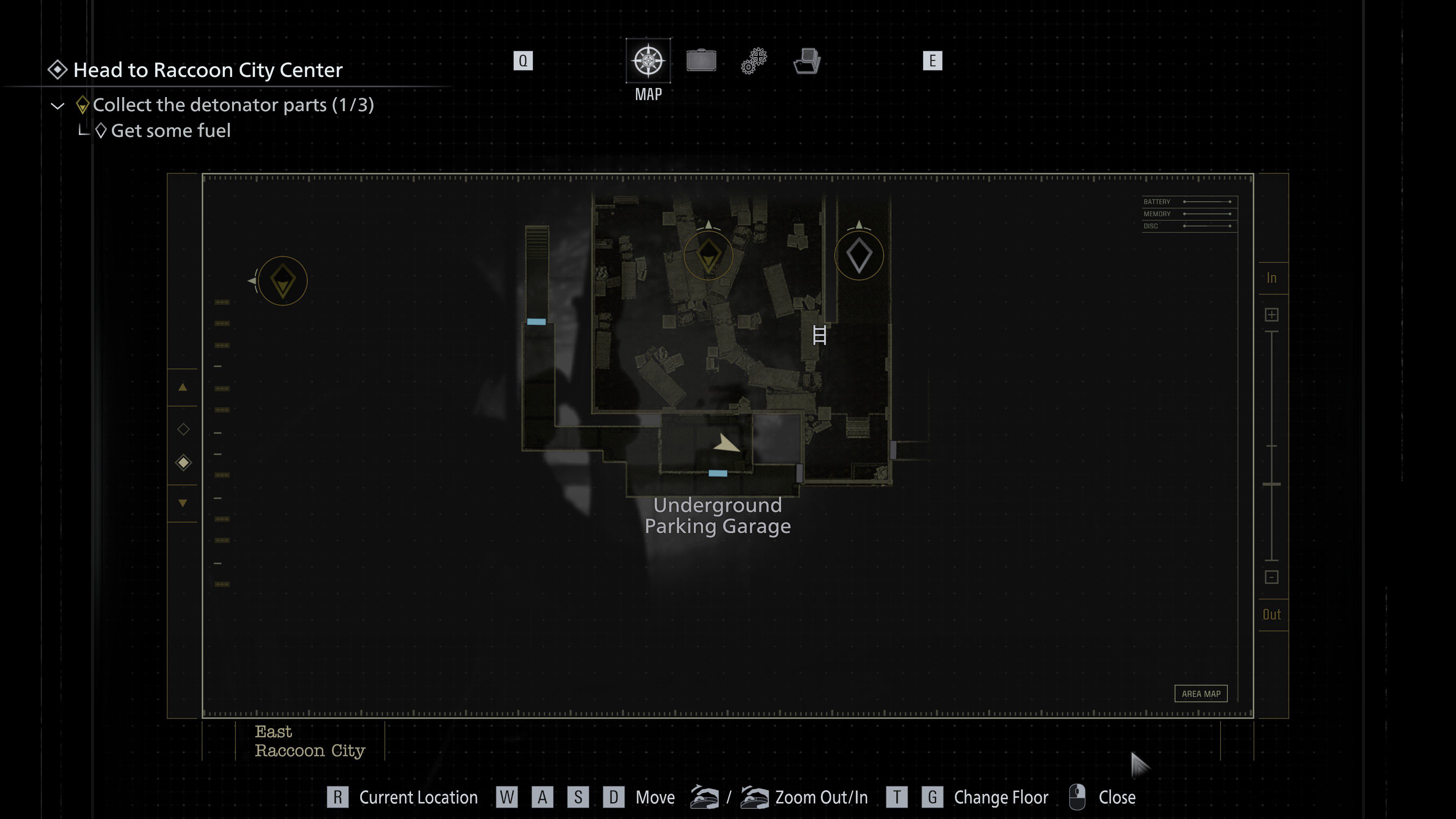Open the settings gear icon
The width and height of the screenshot is (1456, 819).
point(752,61)
